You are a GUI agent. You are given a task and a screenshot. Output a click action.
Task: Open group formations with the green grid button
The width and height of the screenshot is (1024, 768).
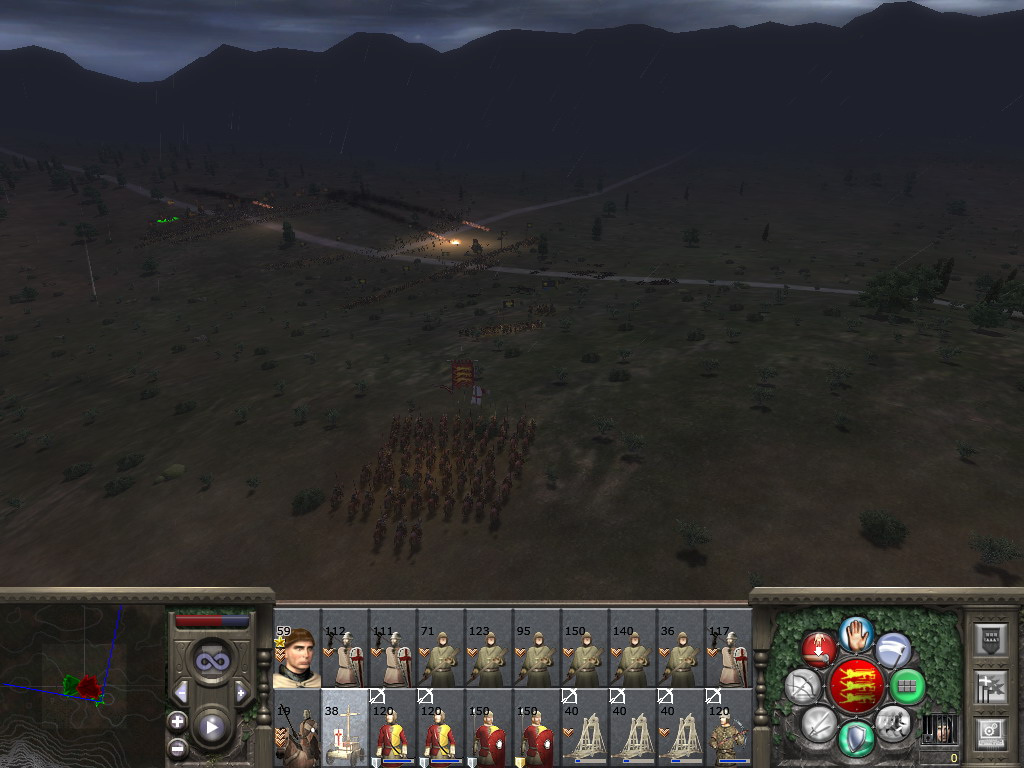[x=907, y=686]
